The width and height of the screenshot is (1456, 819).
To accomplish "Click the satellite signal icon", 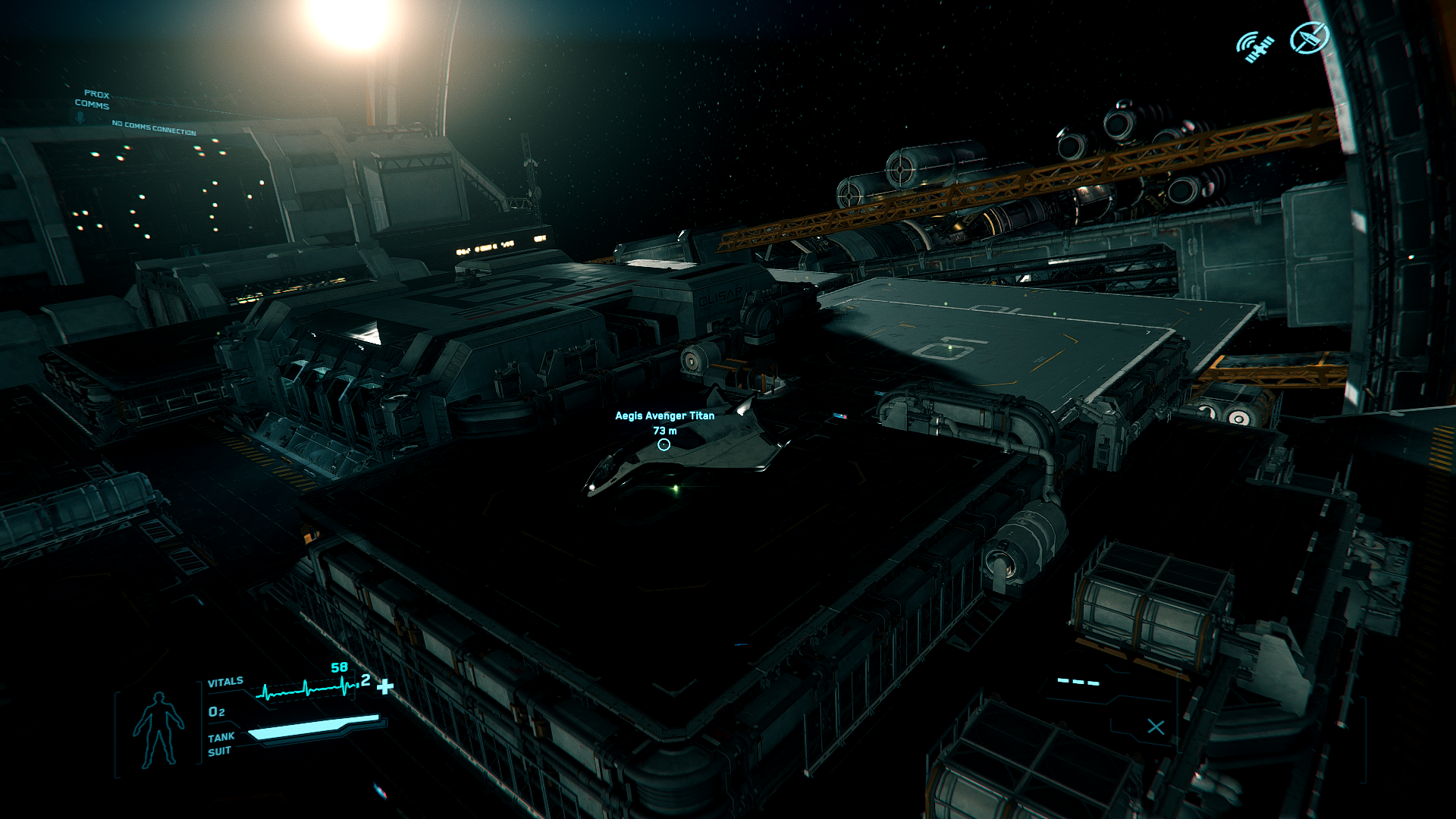I will 1254,47.
